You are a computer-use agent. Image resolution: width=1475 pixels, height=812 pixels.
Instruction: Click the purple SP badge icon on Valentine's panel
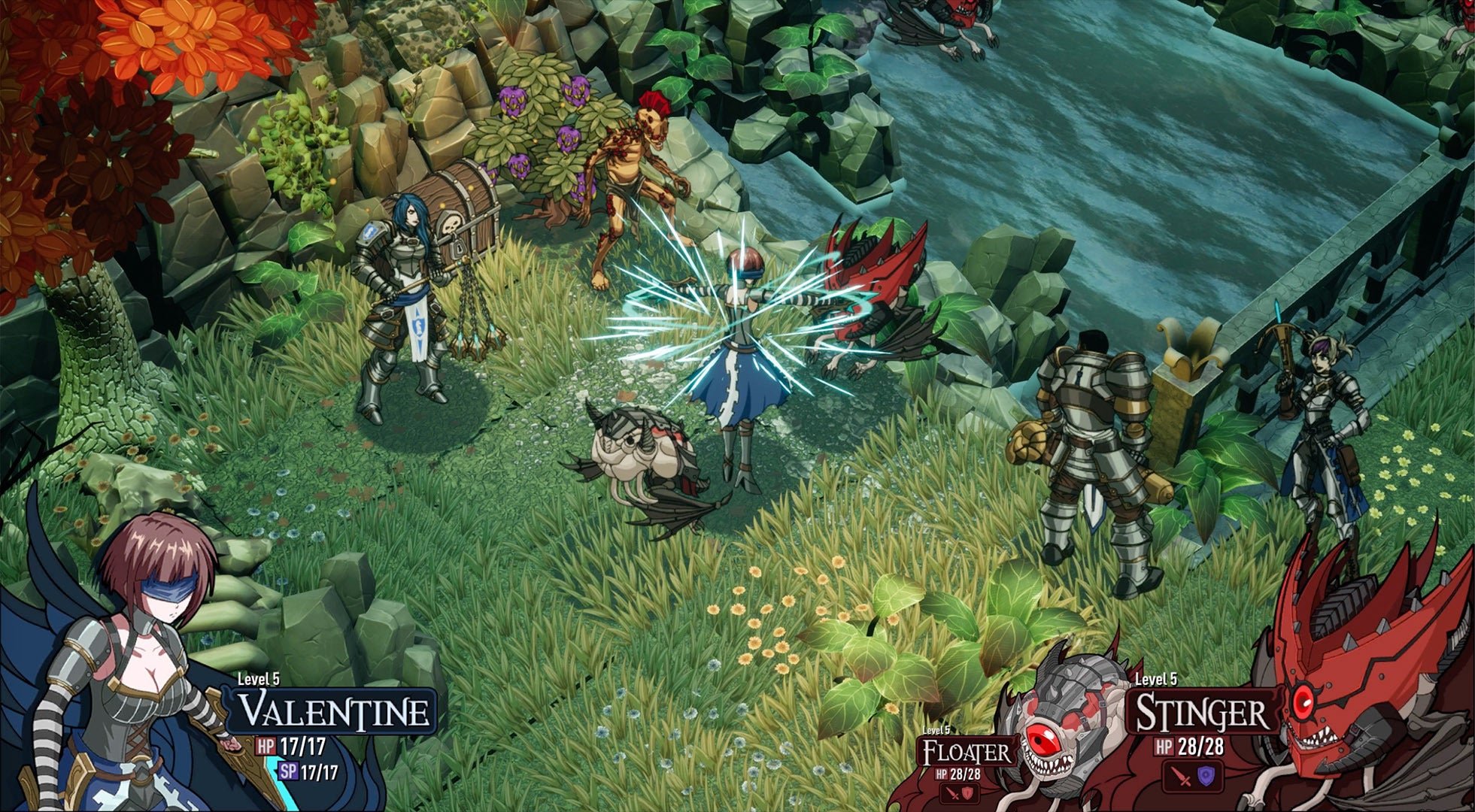tap(289, 771)
